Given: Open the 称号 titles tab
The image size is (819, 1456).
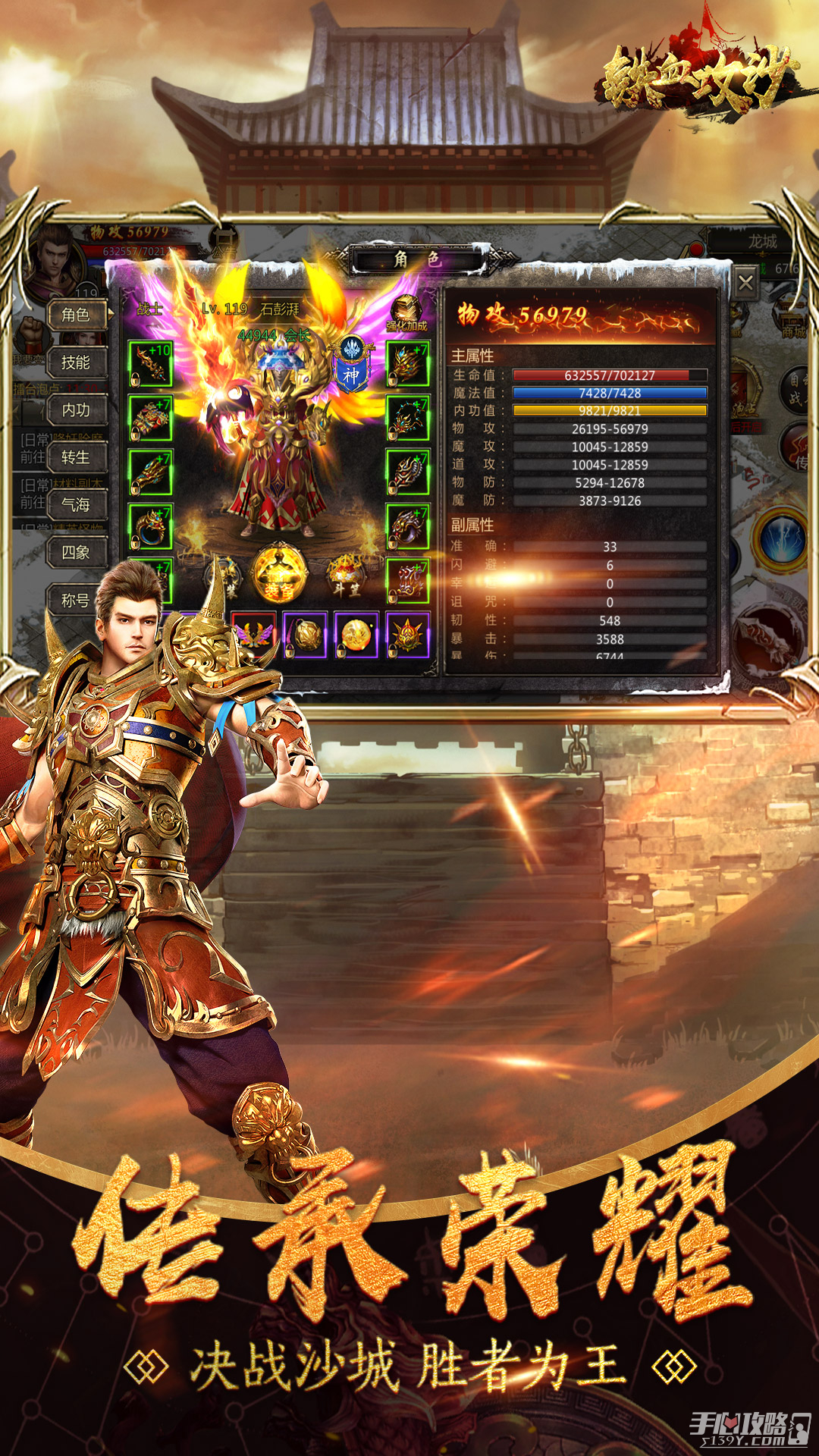Looking at the screenshot, I should coord(76,600).
